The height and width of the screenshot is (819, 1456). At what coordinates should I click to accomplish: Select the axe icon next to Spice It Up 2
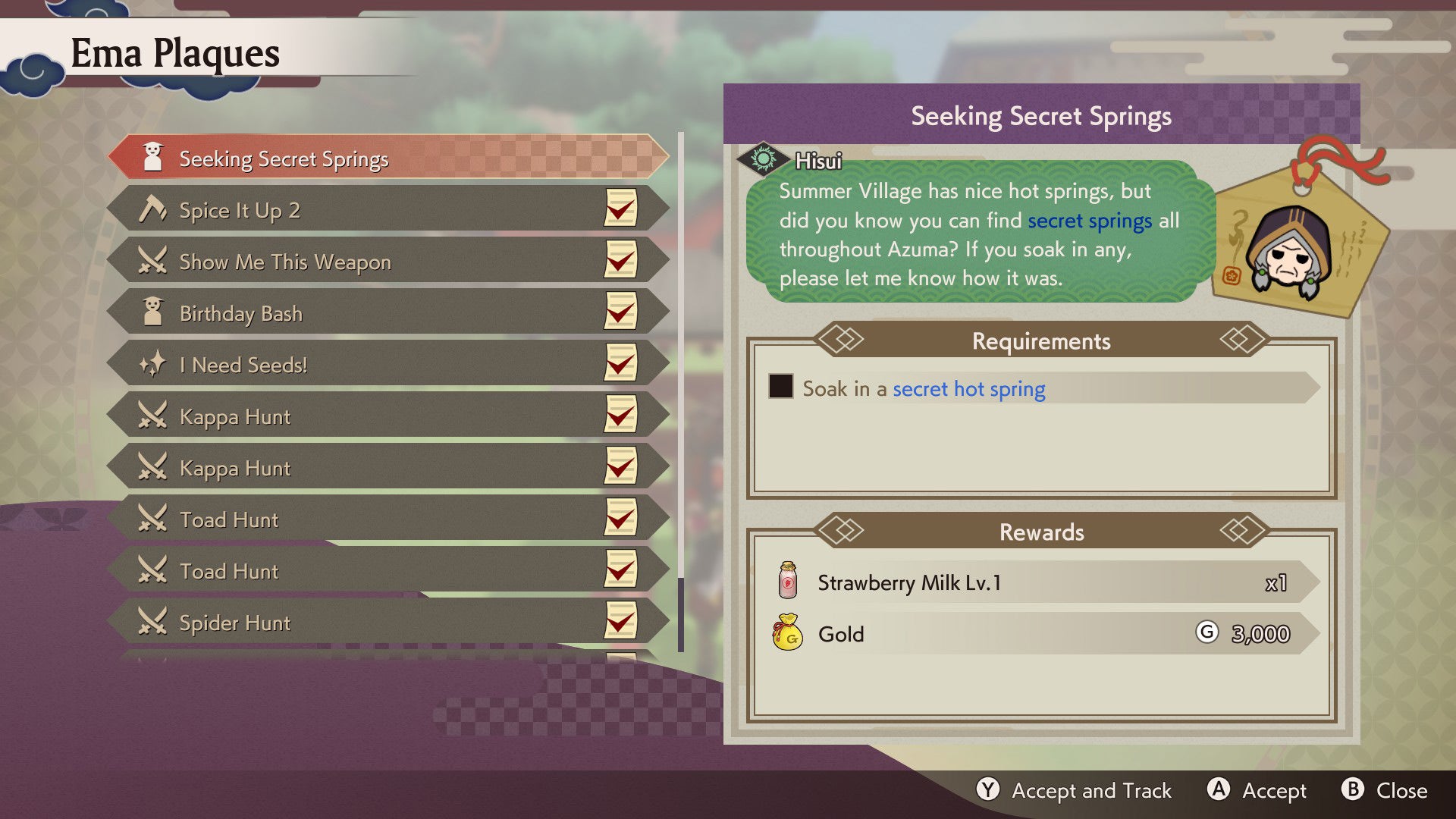point(155,209)
